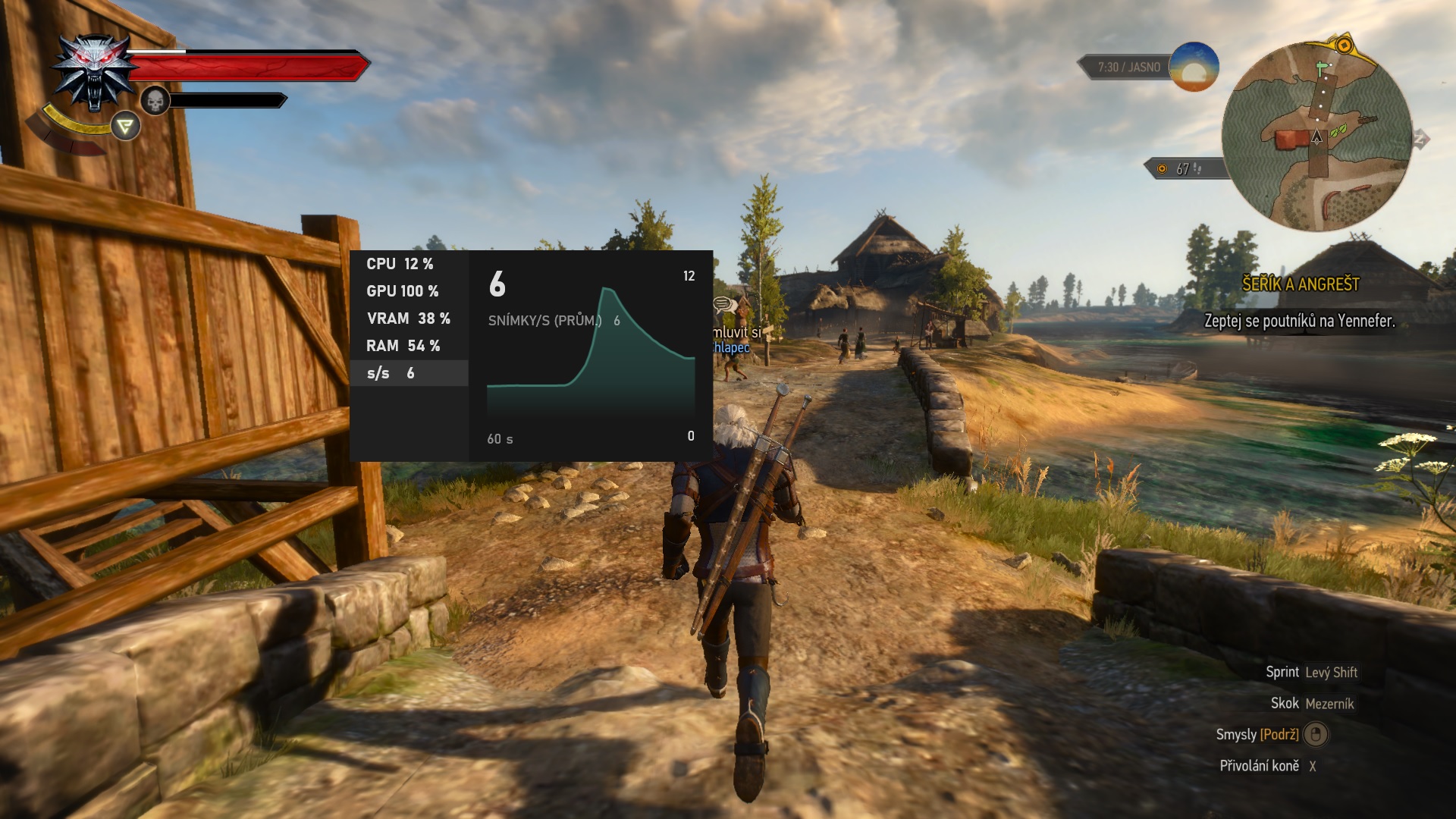Select the Aard sign icon
1456x819 pixels.
pyautogui.click(x=126, y=126)
